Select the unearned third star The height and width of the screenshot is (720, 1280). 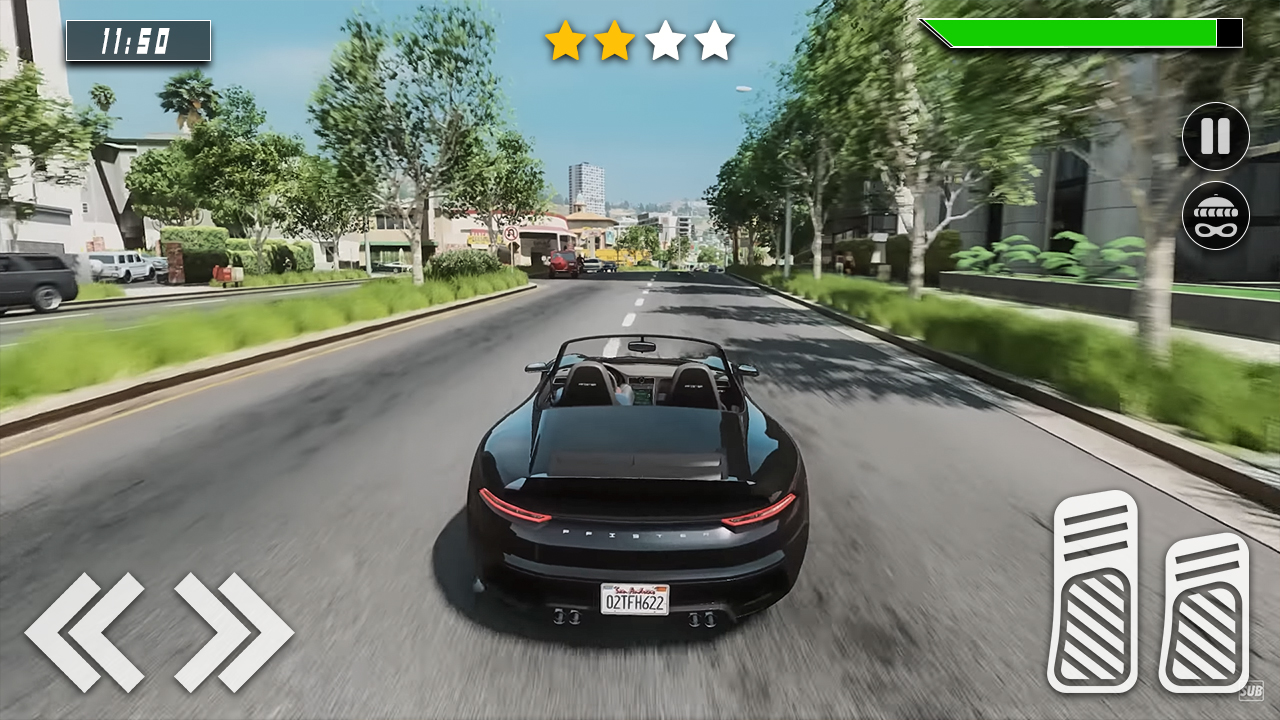(x=667, y=40)
